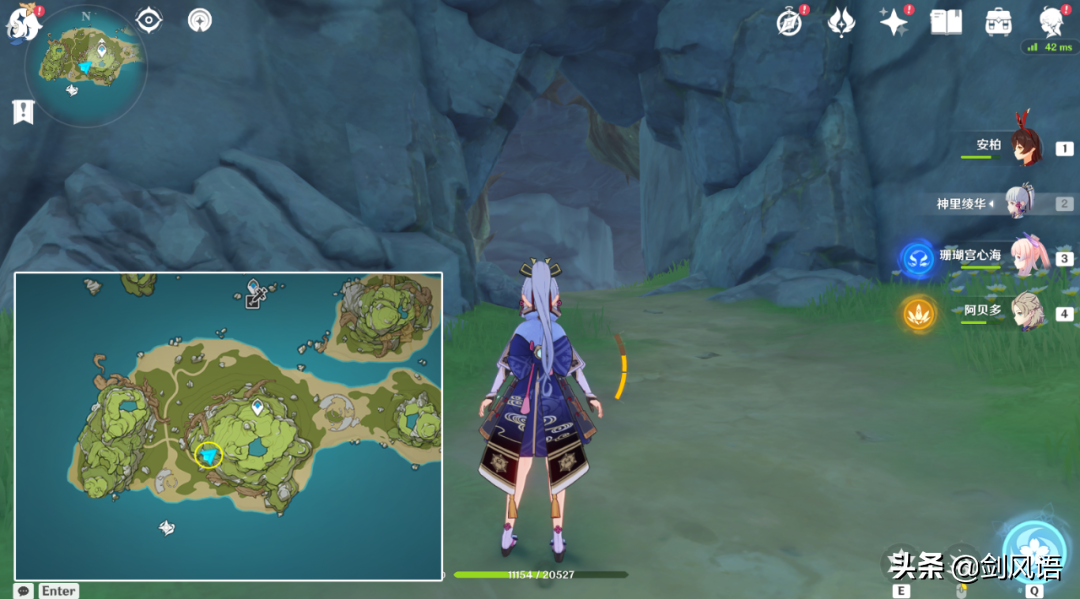Viewport: 1080px width, 599px height.
Task: Open the backpack inventory
Action: [998, 22]
